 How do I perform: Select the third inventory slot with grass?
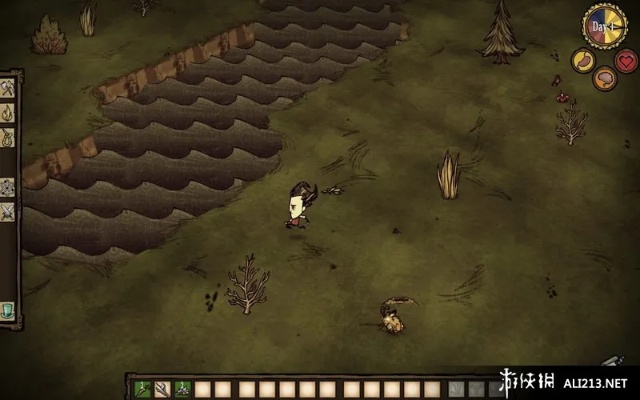(183, 389)
